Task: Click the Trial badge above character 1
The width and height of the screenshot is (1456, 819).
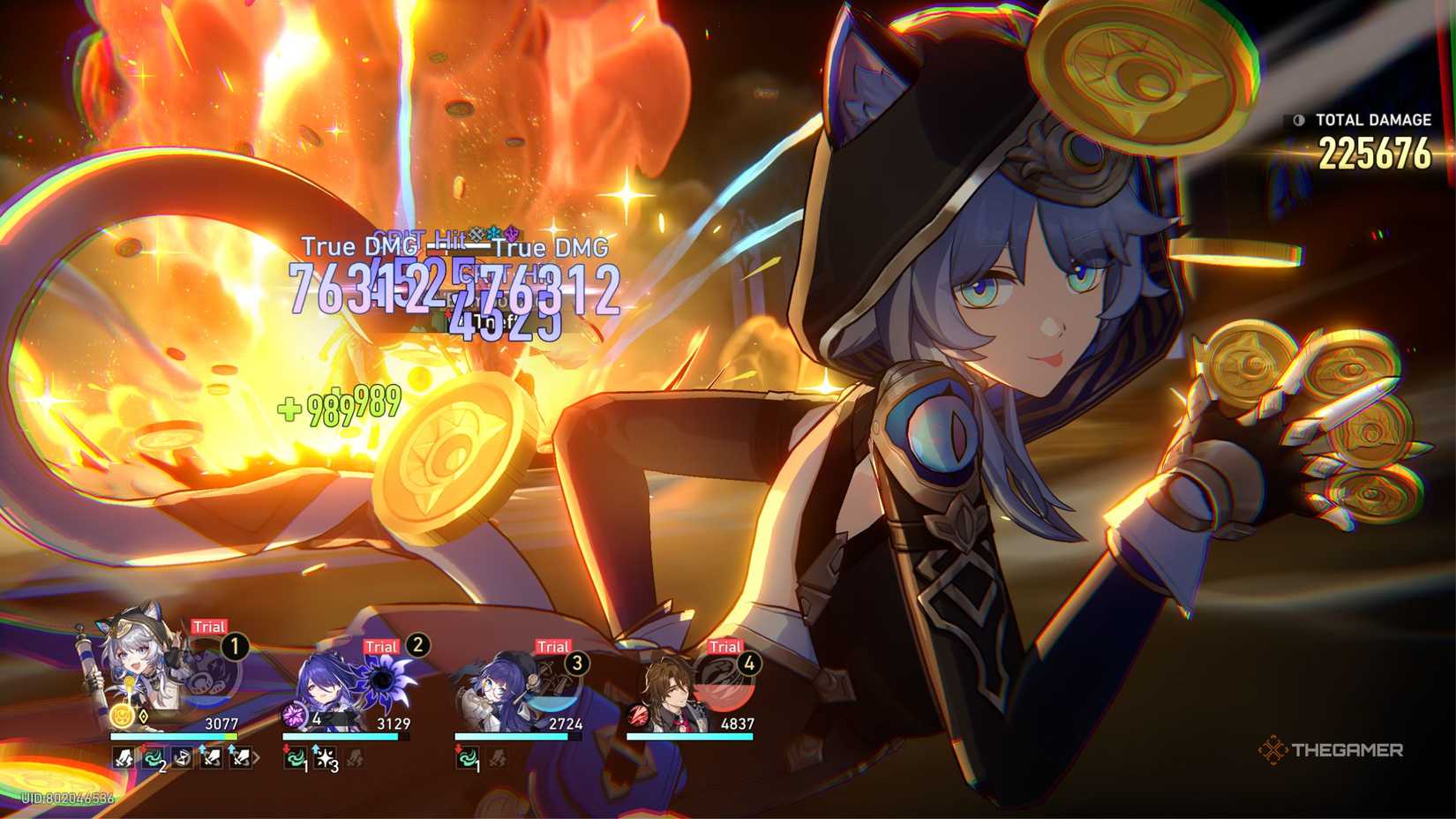Action: pyautogui.click(x=206, y=627)
